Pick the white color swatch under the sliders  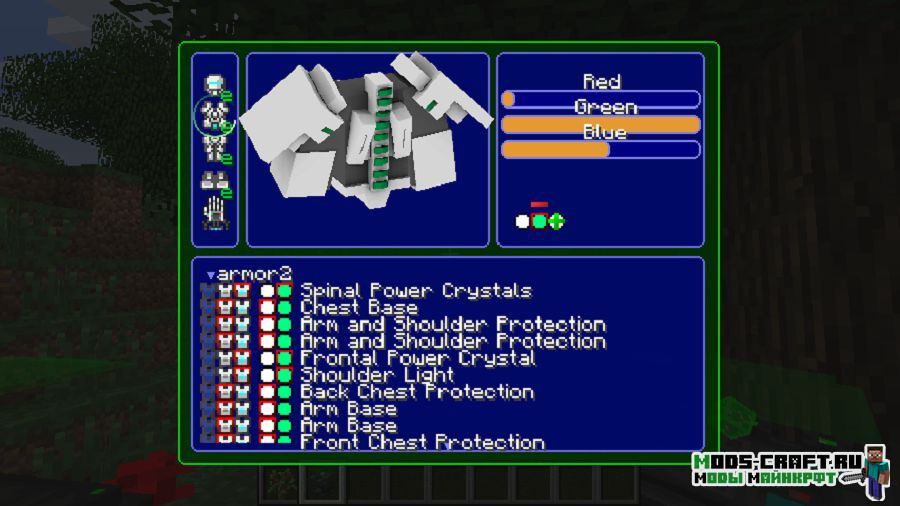(522, 221)
